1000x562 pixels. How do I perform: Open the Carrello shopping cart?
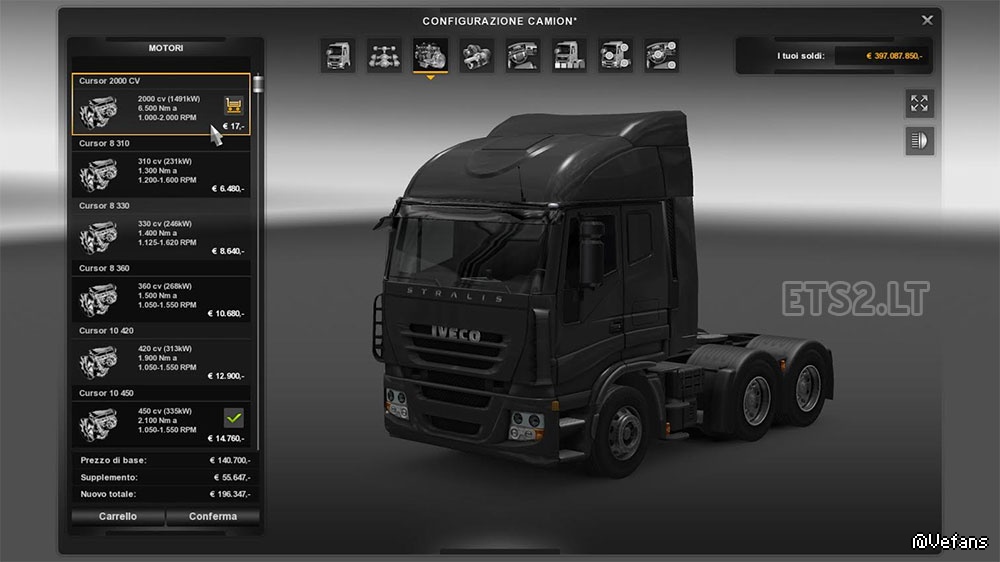click(x=118, y=517)
